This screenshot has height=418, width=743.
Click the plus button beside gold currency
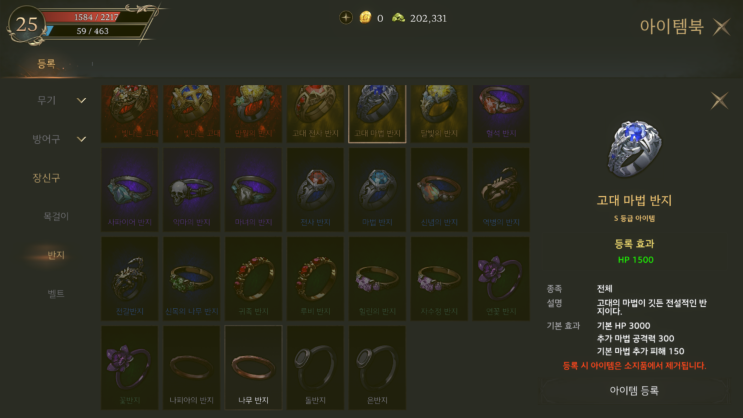tap(346, 17)
